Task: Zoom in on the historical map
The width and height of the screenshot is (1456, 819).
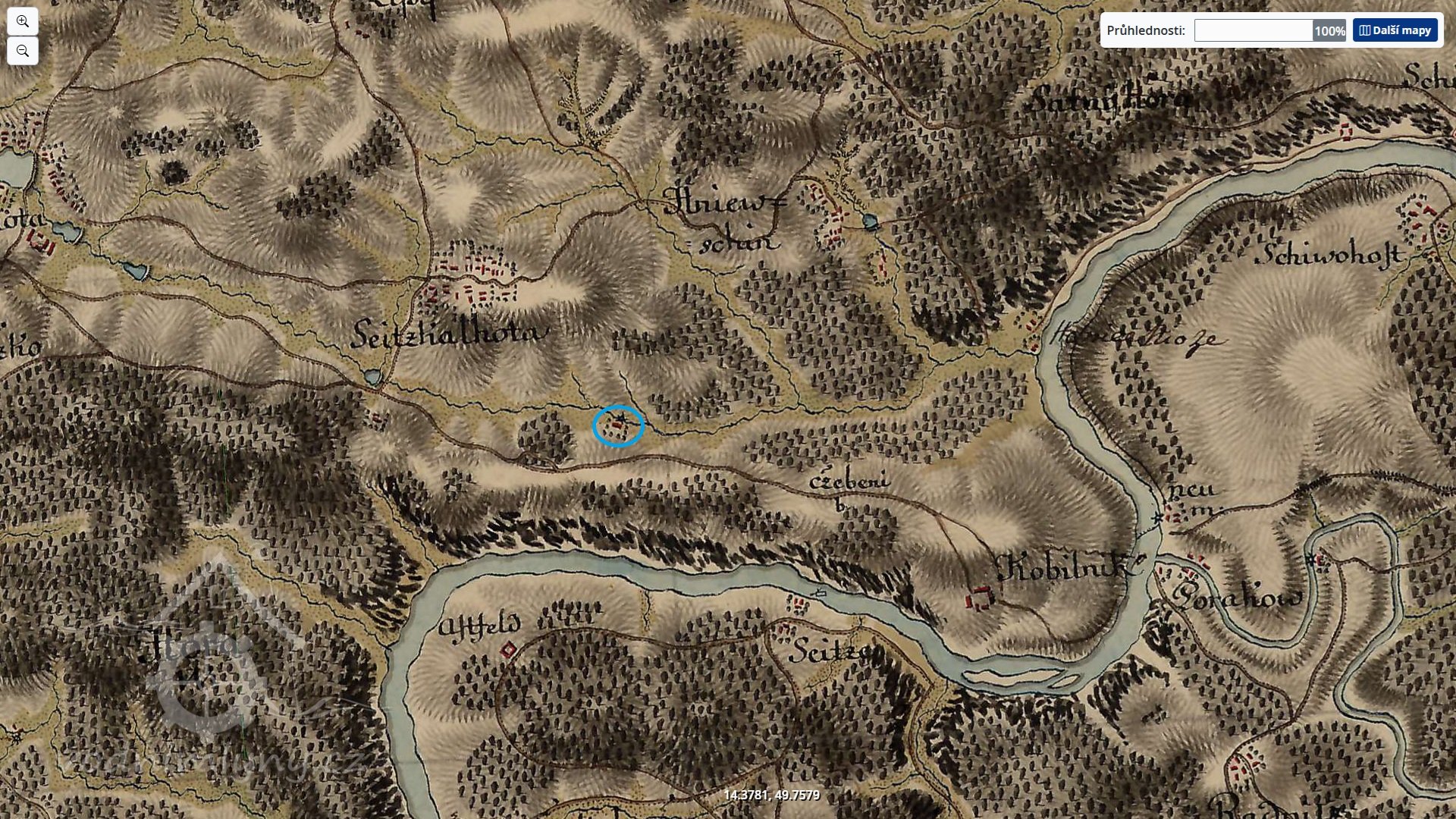Action: pos(23,21)
